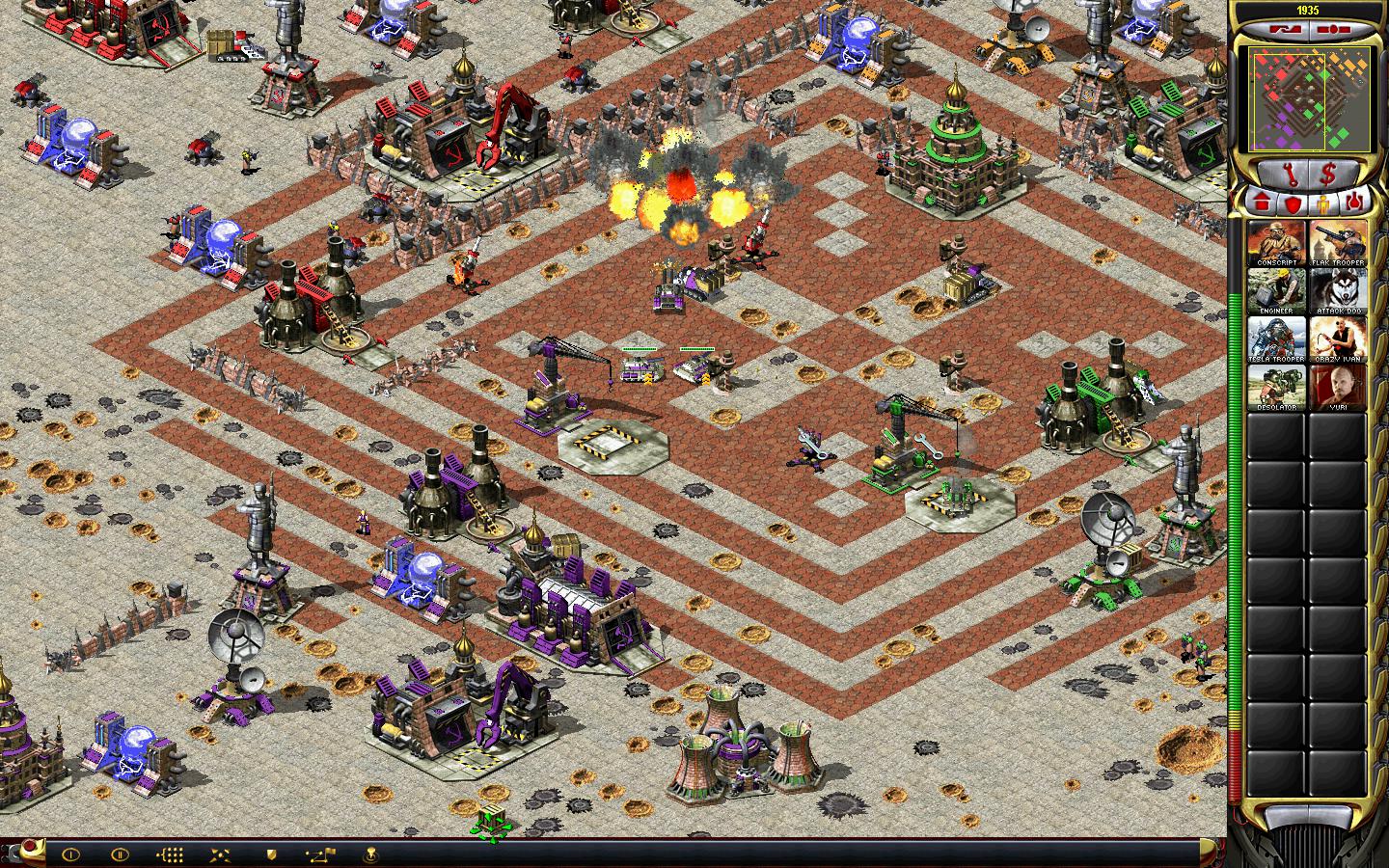This screenshot has width=1389, height=868.
Task: Open the shield defenses tab
Action: pyautogui.click(x=1294, y=202)
